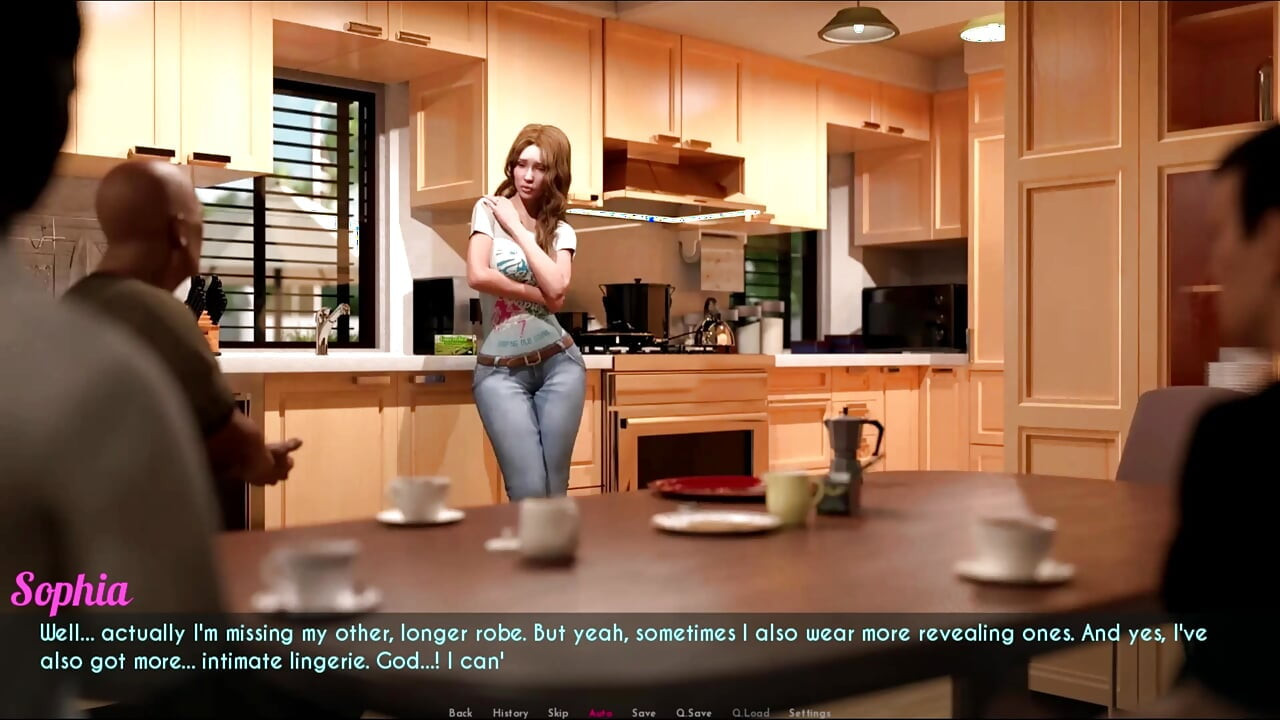This screenshot has height=720, width=1280.
Task: Save the game with the Save option
Action: pyautogui.click(x=644, y=713)
